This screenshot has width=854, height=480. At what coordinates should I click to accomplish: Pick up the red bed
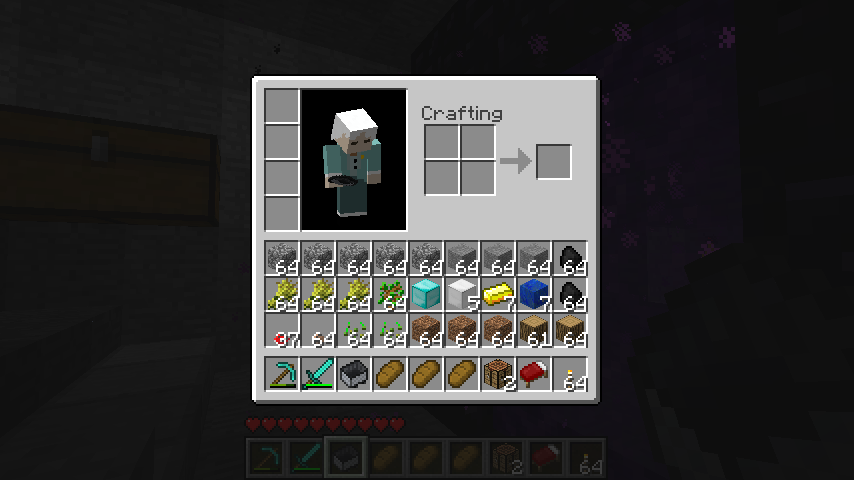534,374
